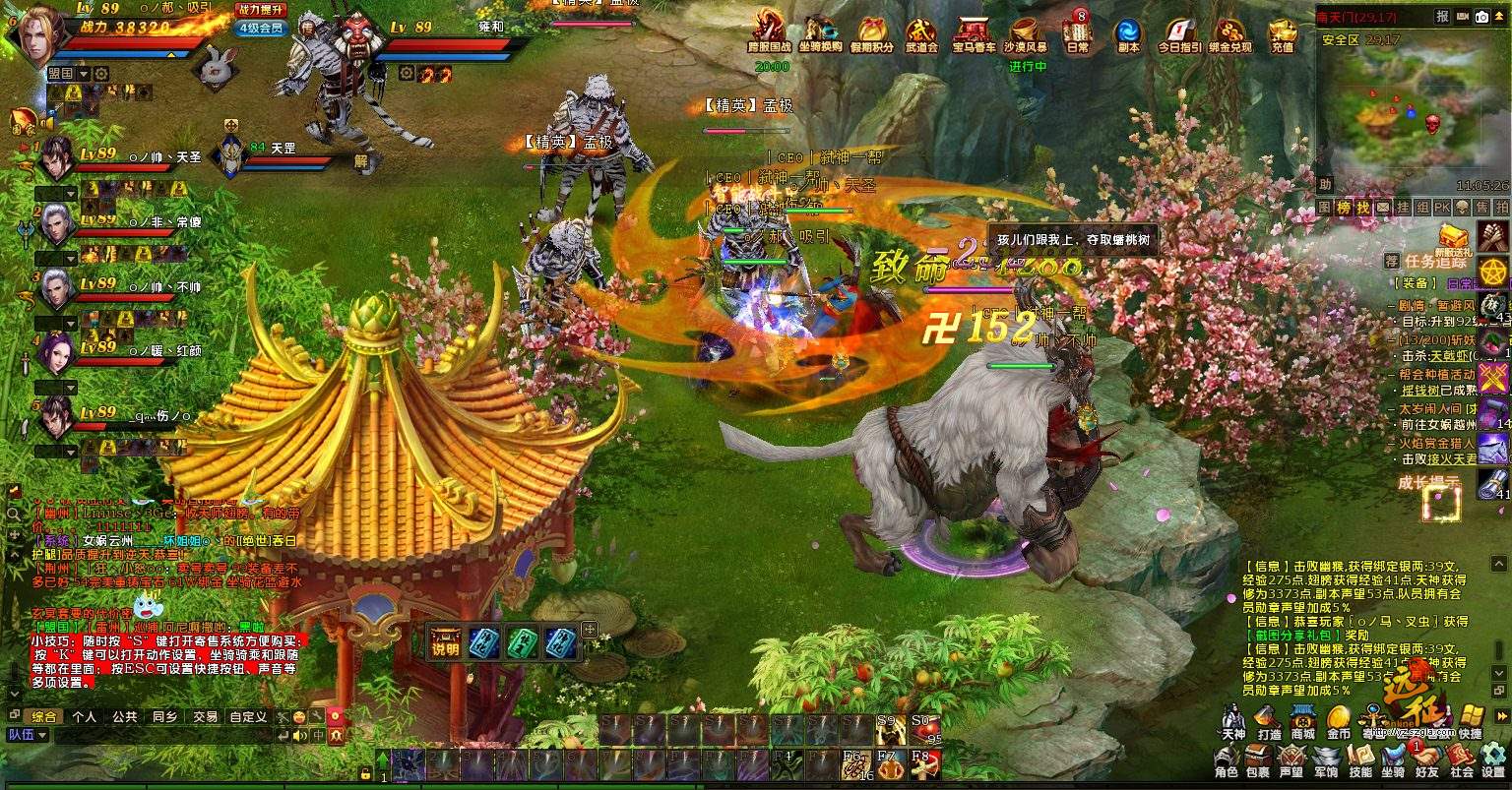Open the 武道会 tournament icon
The height and width of the screenshot is (790, 1512).
pos(921,33)
